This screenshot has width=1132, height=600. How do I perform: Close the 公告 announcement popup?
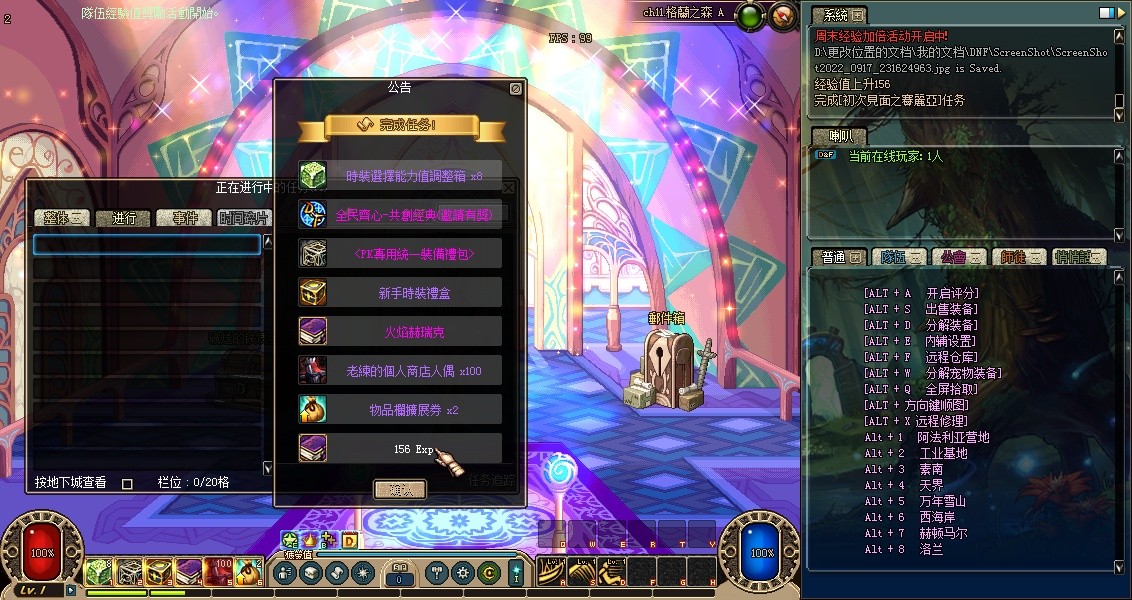(x=515, y=88)
